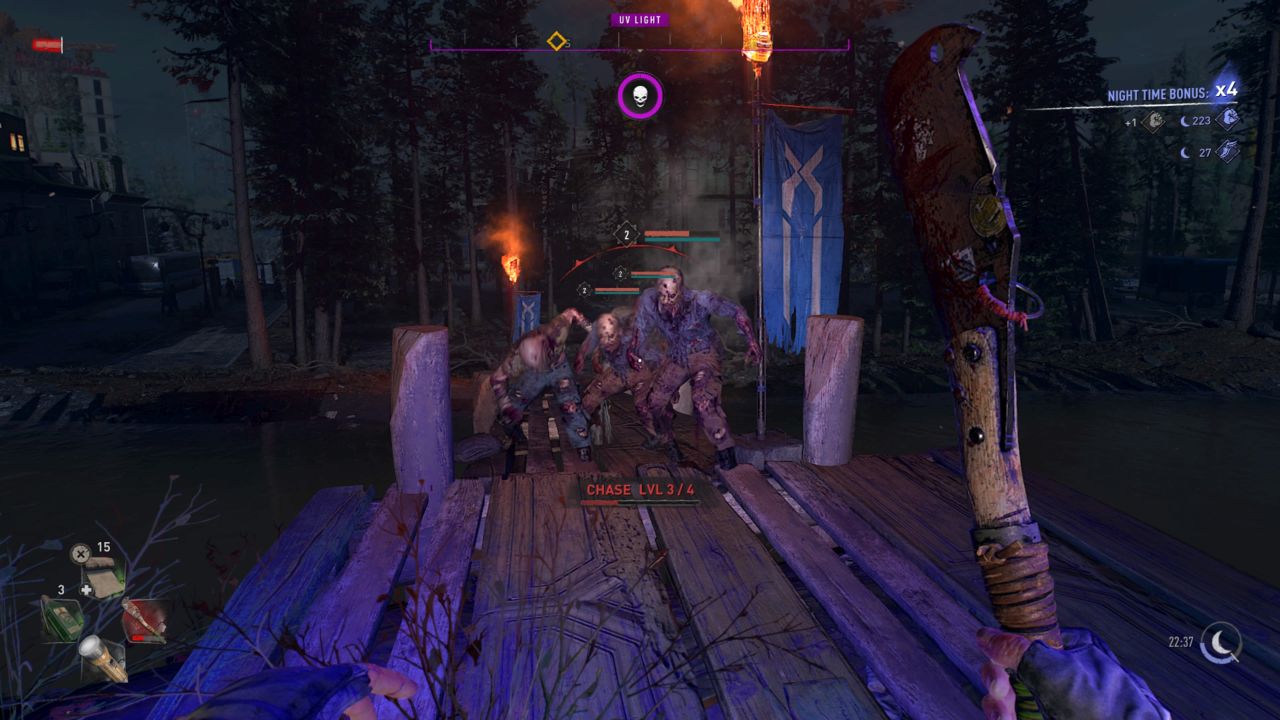This screenshot has width=1280, height=720.
Task: Select the skull danger icon below UV Light
Action: point(640,97)
